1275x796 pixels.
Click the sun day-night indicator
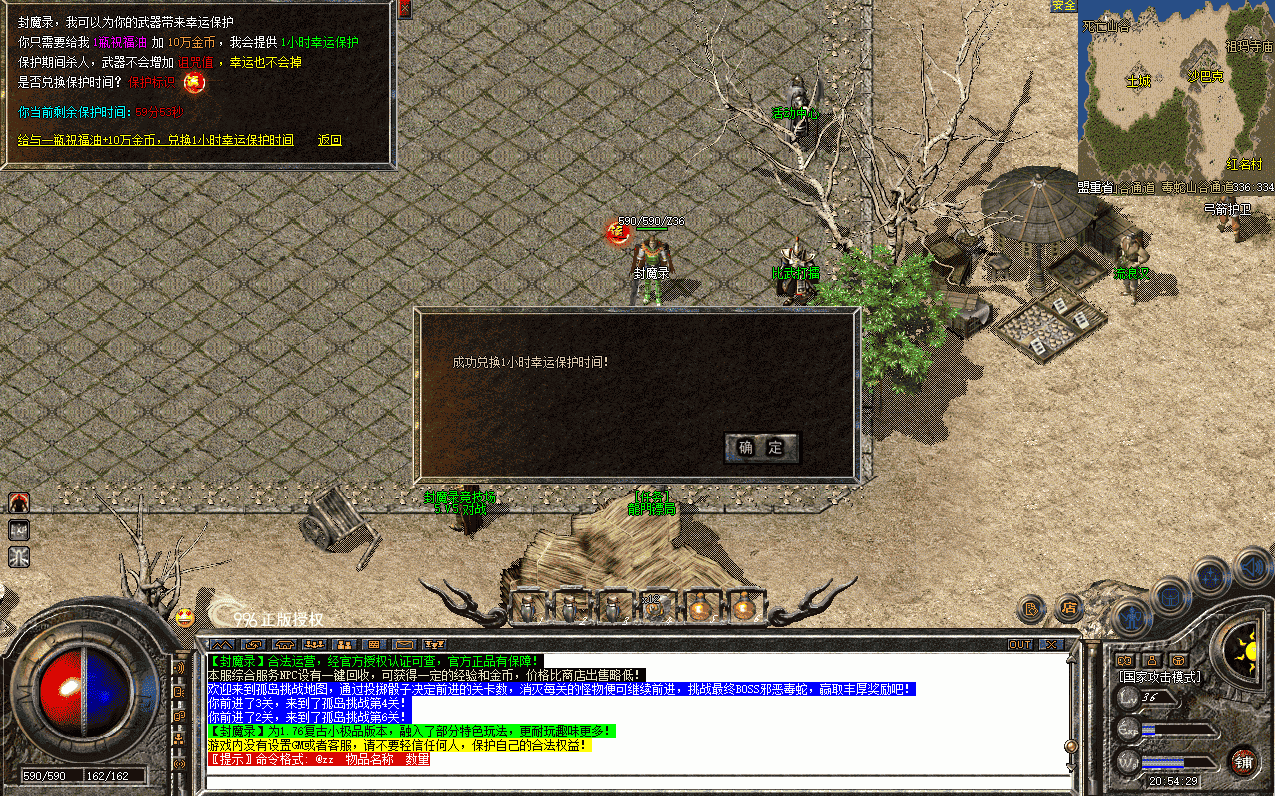tap(1246, 647)
